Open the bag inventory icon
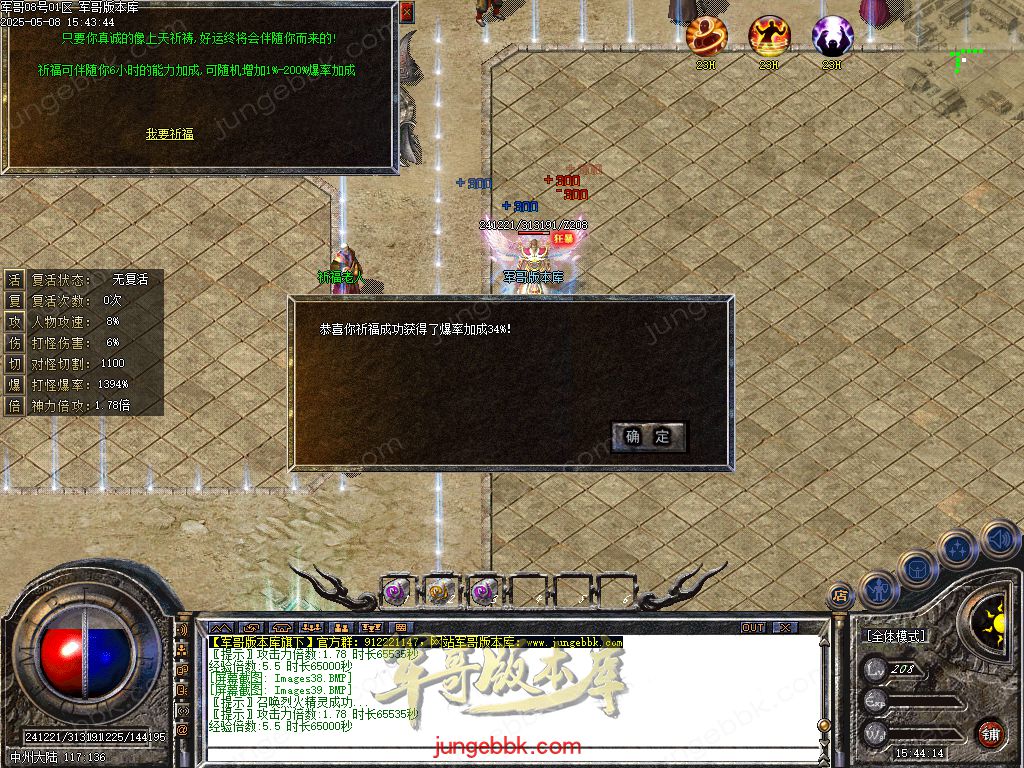 click(x=917, y=568)
